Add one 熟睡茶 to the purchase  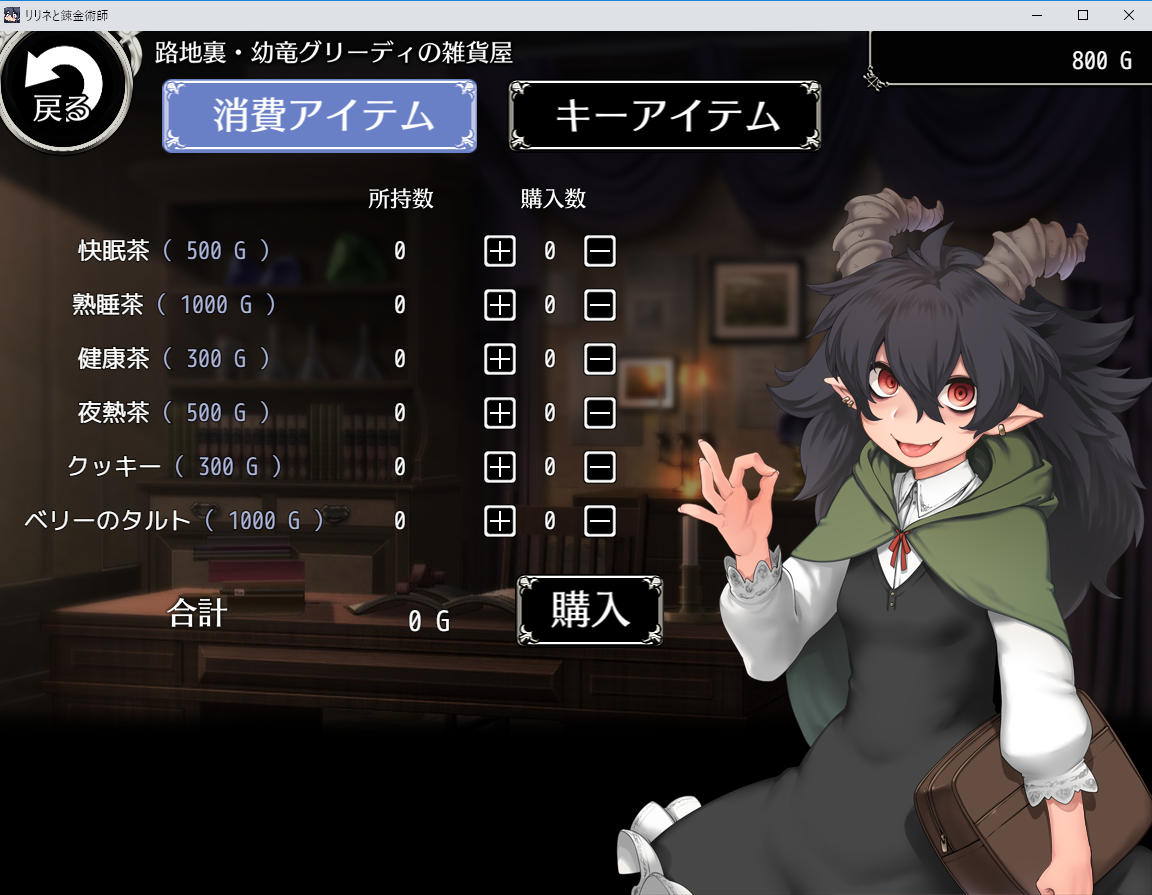[x=500, y=305]
